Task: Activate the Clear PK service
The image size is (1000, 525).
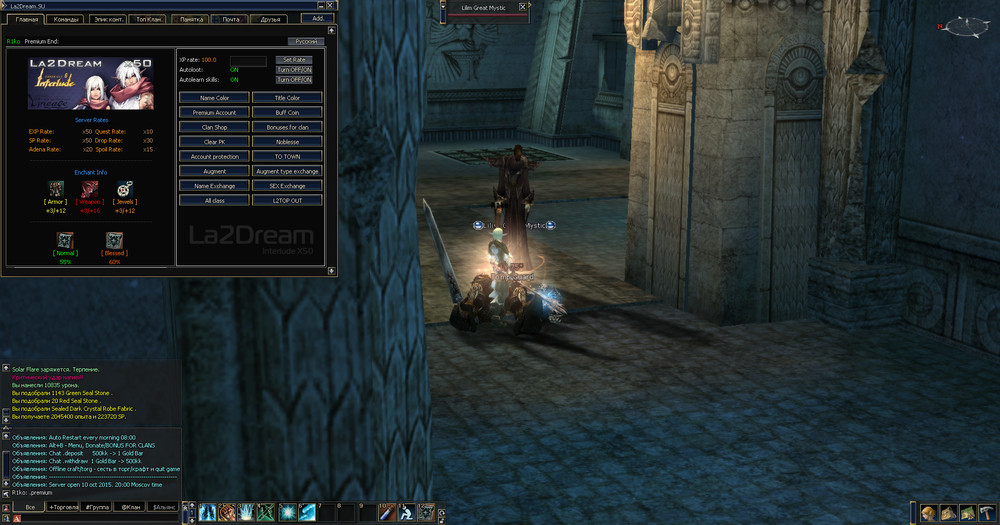Action: pos(214,142)
